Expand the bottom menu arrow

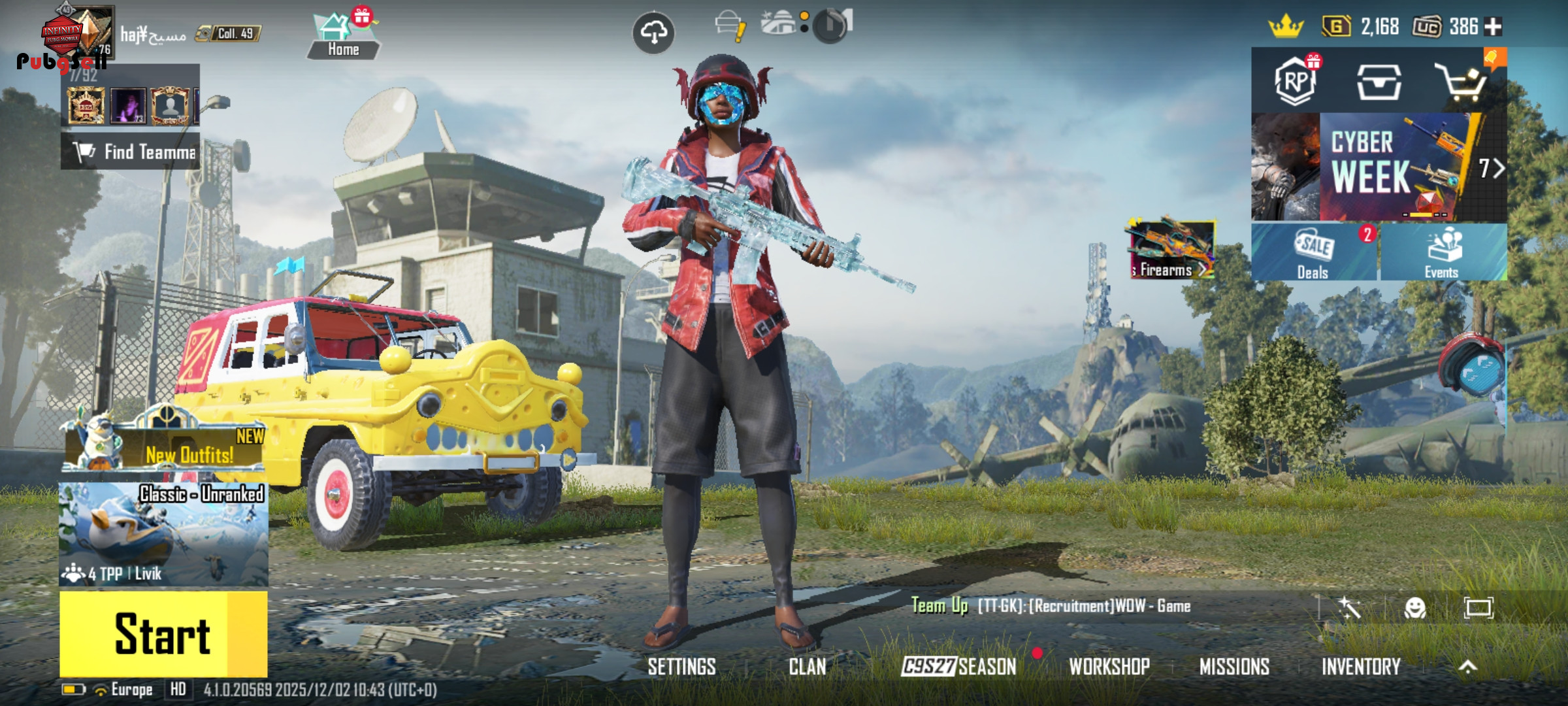point(1467,667)
